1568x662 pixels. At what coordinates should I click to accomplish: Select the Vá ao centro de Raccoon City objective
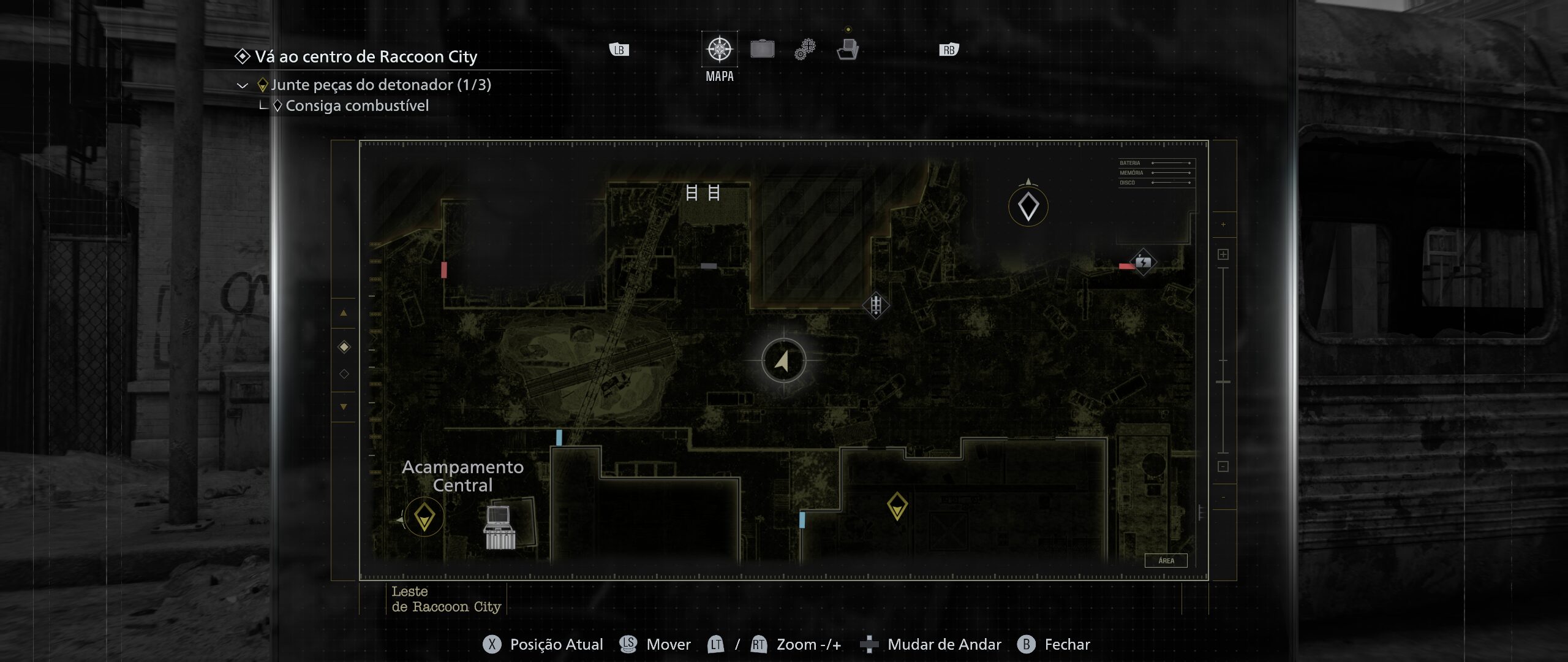(x=366, y=57)
